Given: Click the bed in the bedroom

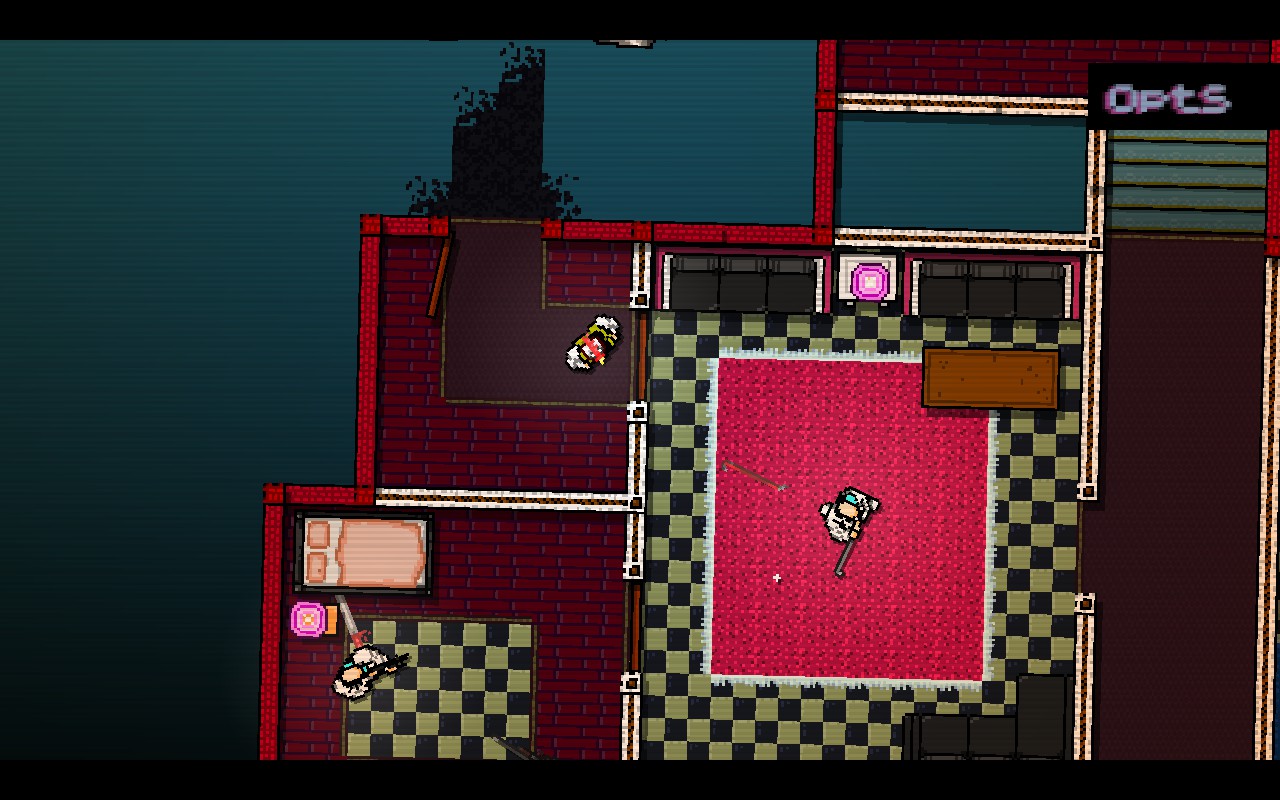Looking at the screenshot, I should [363, 552].
